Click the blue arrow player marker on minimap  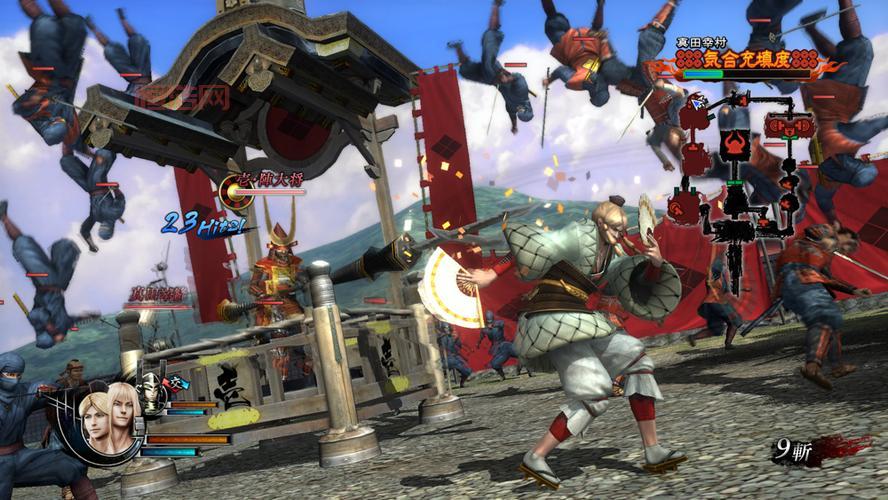(696, 101)
